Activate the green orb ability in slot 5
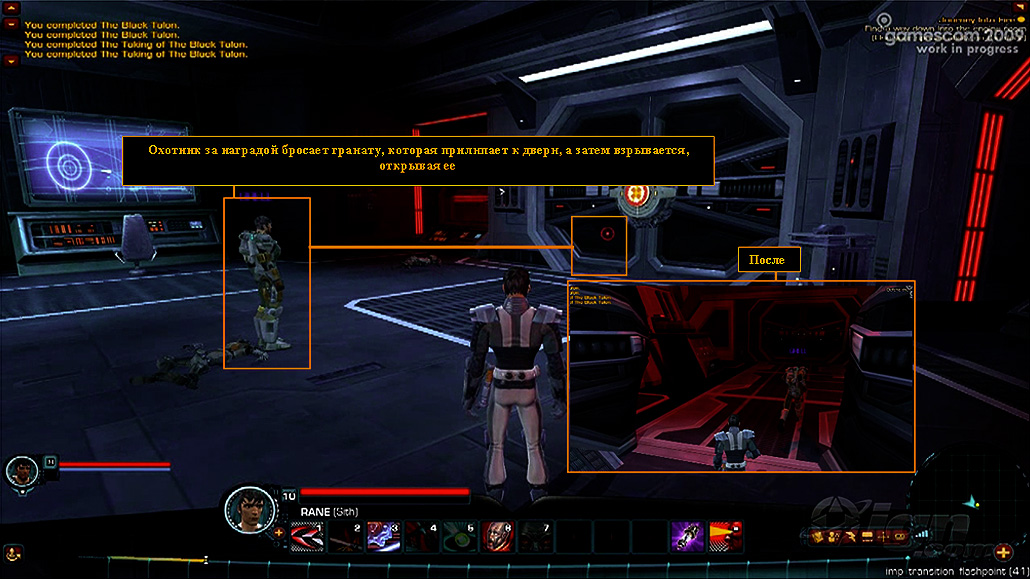Viewport: 1030px width, 579px height. (x=457, y=536)
